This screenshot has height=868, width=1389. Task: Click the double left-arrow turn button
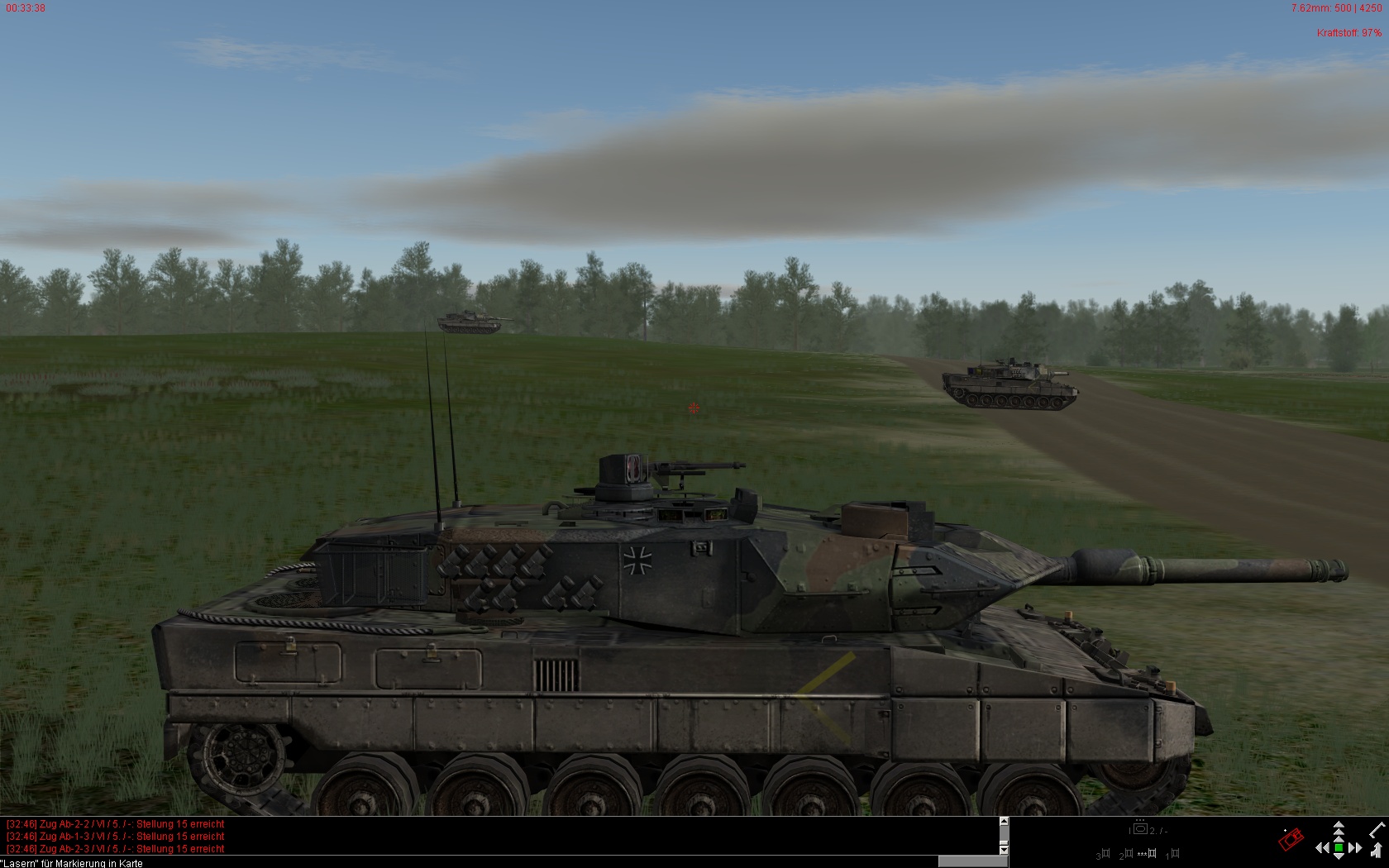tap(1323, 848)
